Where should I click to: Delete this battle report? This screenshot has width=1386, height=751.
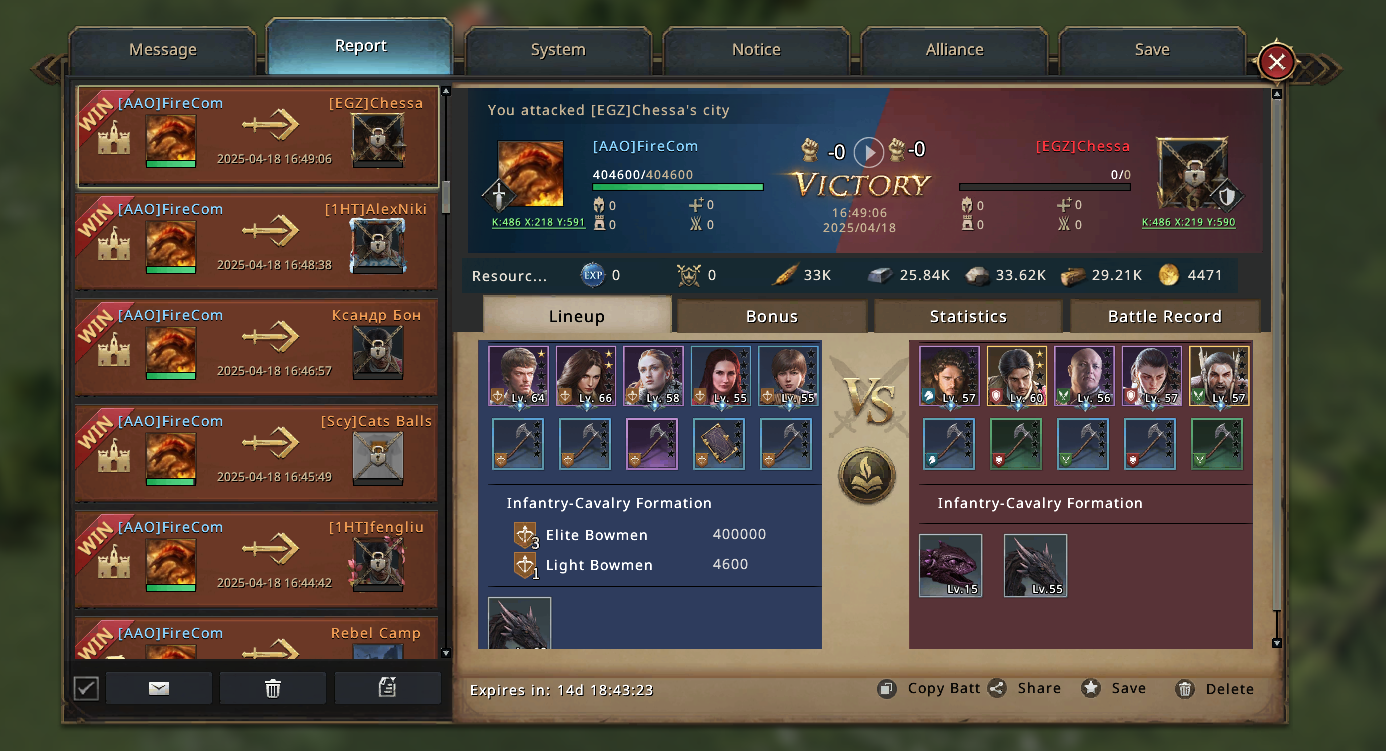[x=1215, y=689]
